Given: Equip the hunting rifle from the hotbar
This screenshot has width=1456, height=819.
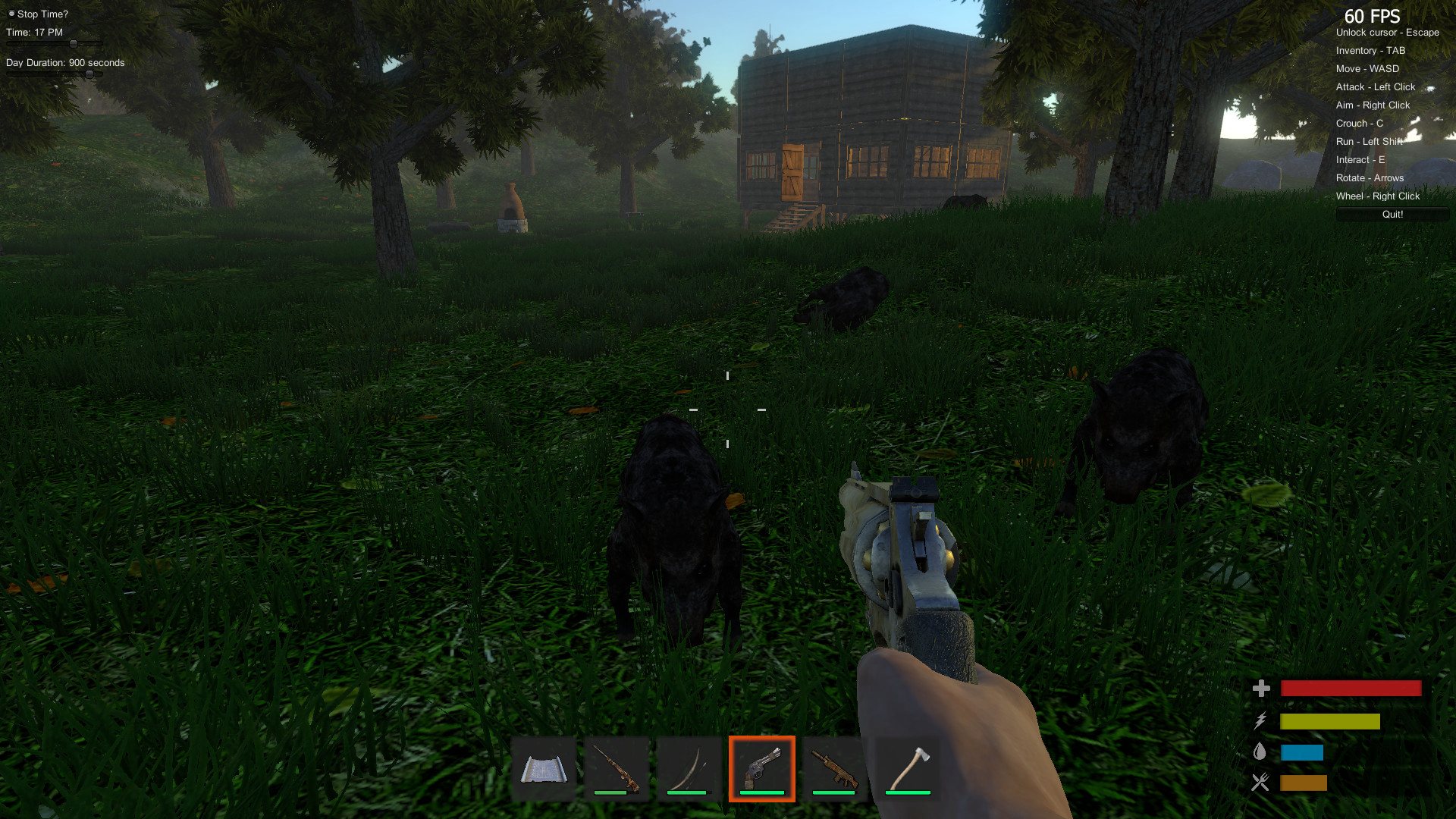Looking at the screenshot, I should pos(616,769).
